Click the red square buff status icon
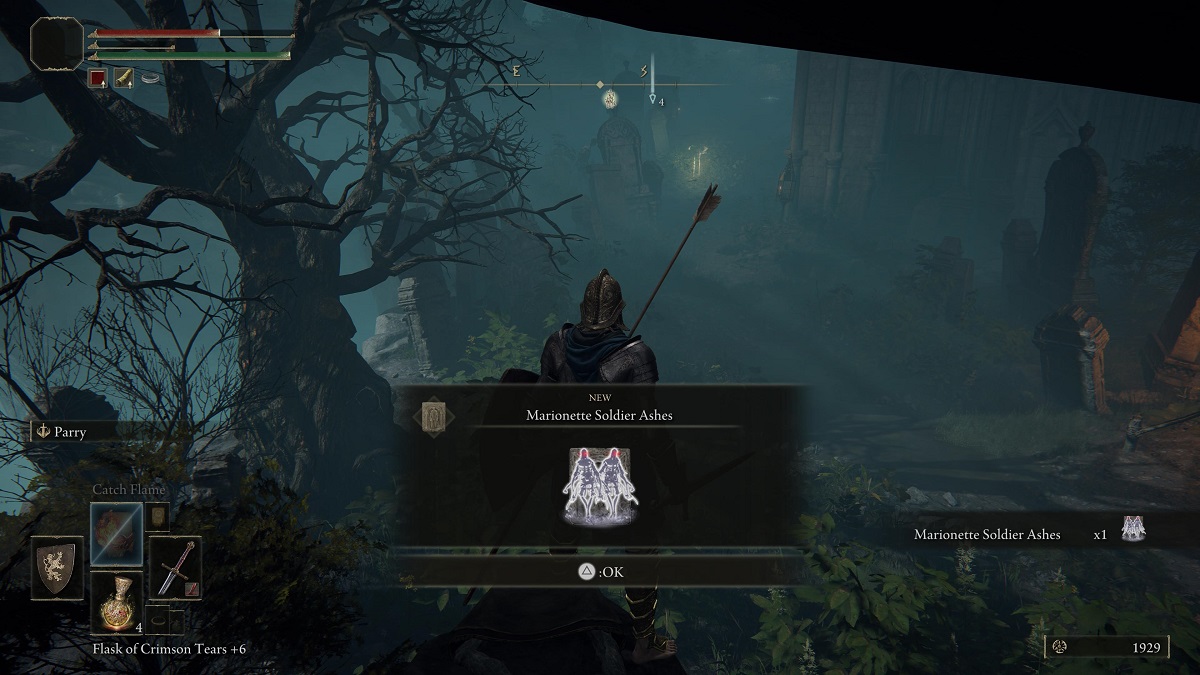Image resolution: width=1200 pixels, height=675 pixels. tap(98, 78)
